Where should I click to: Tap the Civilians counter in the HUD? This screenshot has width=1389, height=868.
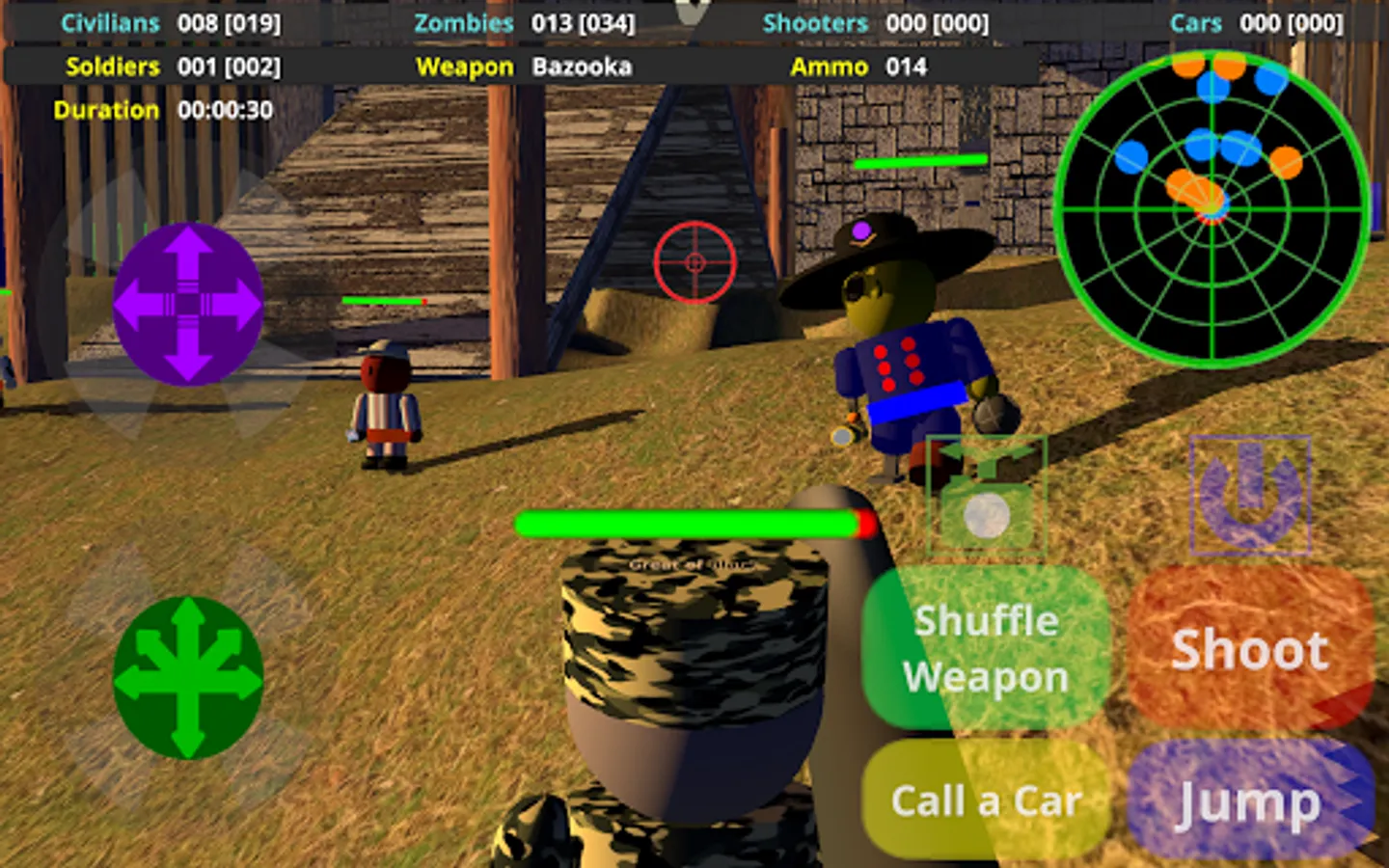[172, 21]
